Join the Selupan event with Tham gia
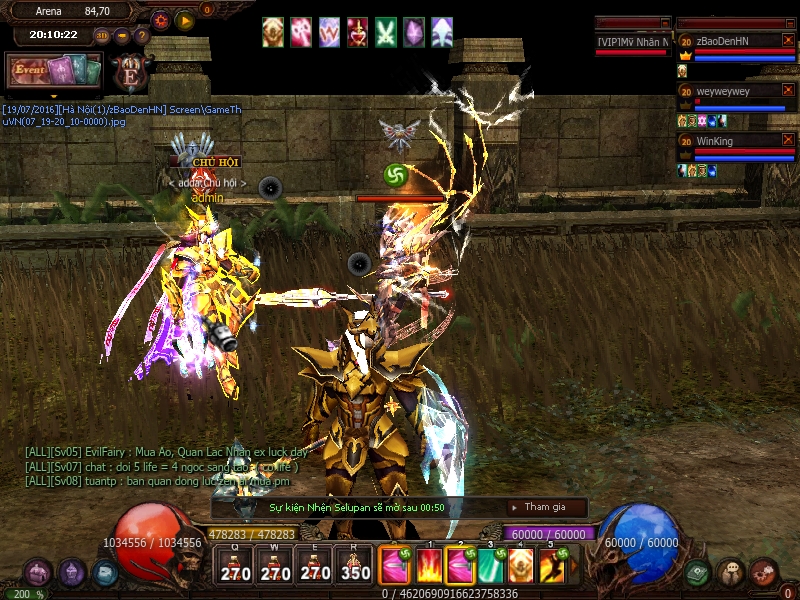 (544, 507)
